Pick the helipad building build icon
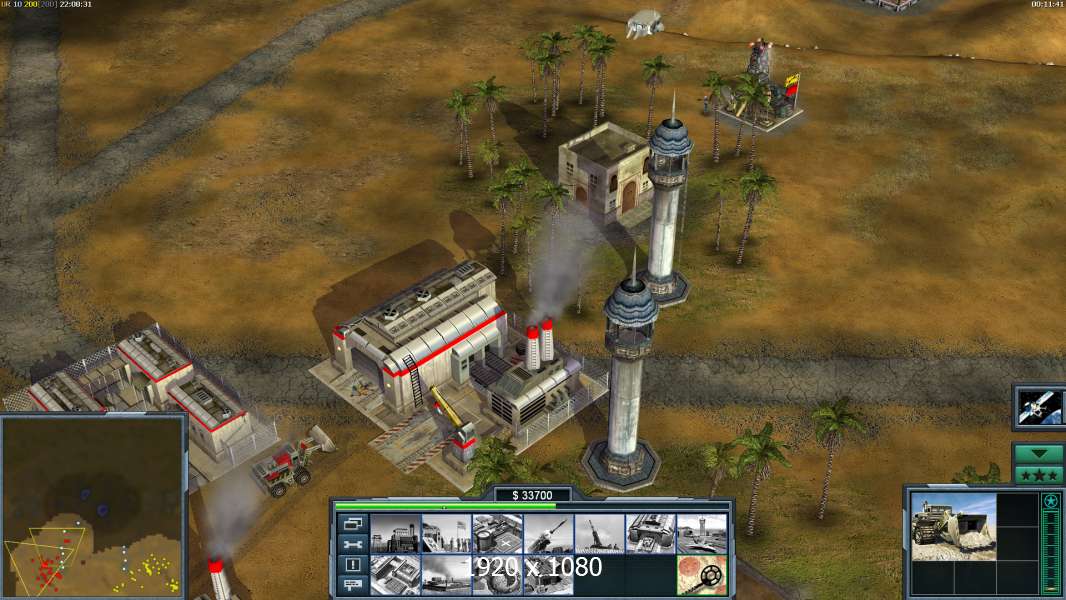Screen dimensions: 1066x600 click(x=497, y=534)
